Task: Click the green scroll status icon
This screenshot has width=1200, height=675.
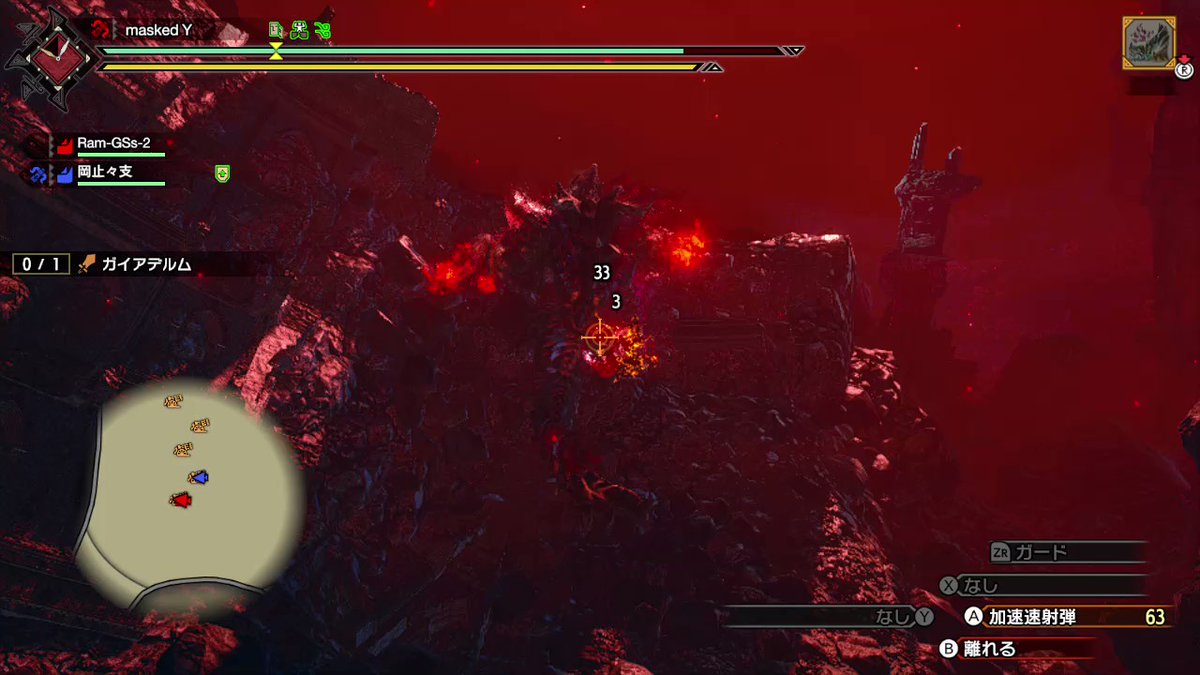Action: click(277, 30)
